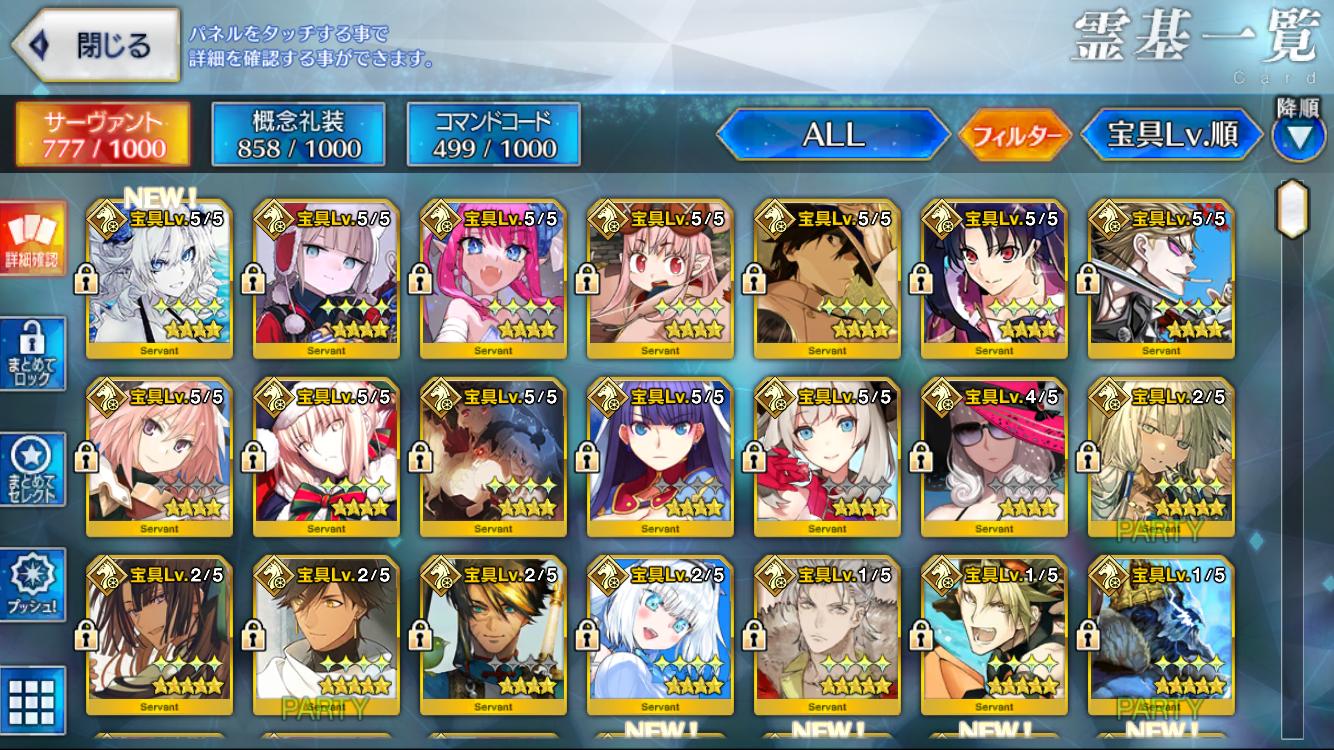This screenshot has width=1334, height=750.
Task: Close the spirit origin list with 閉じる
Action: [x=96, y=45]
